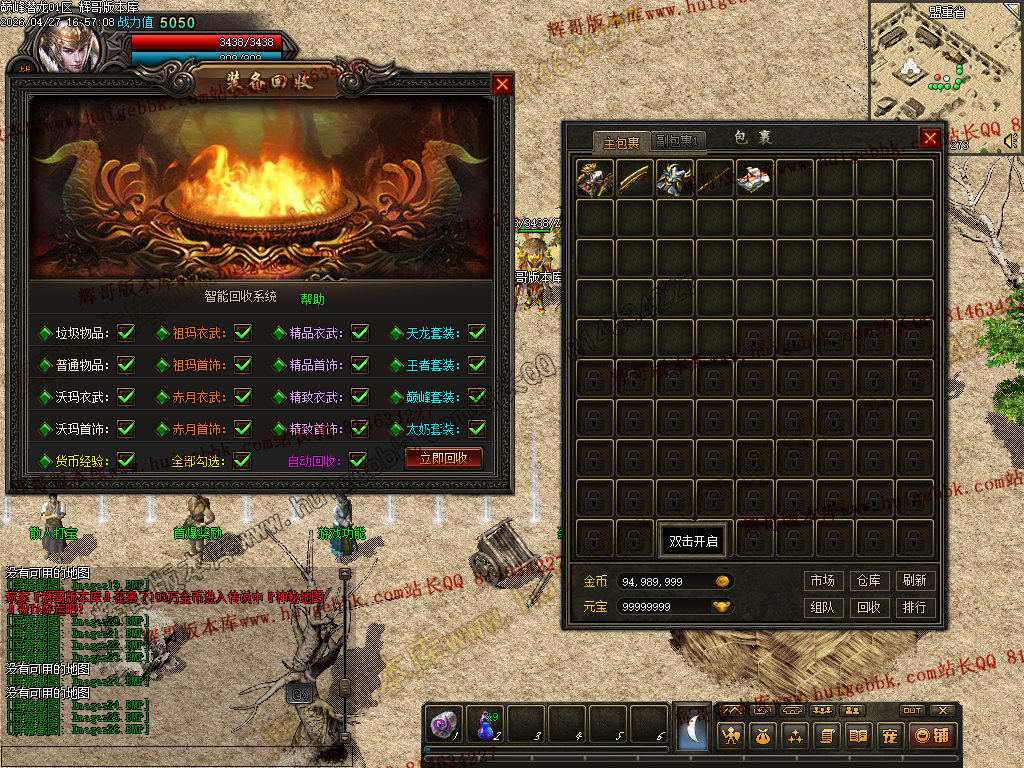Close the 装备回收 recycle window
The width and height of the screenshot is (1024, 768).
[502, 85]
